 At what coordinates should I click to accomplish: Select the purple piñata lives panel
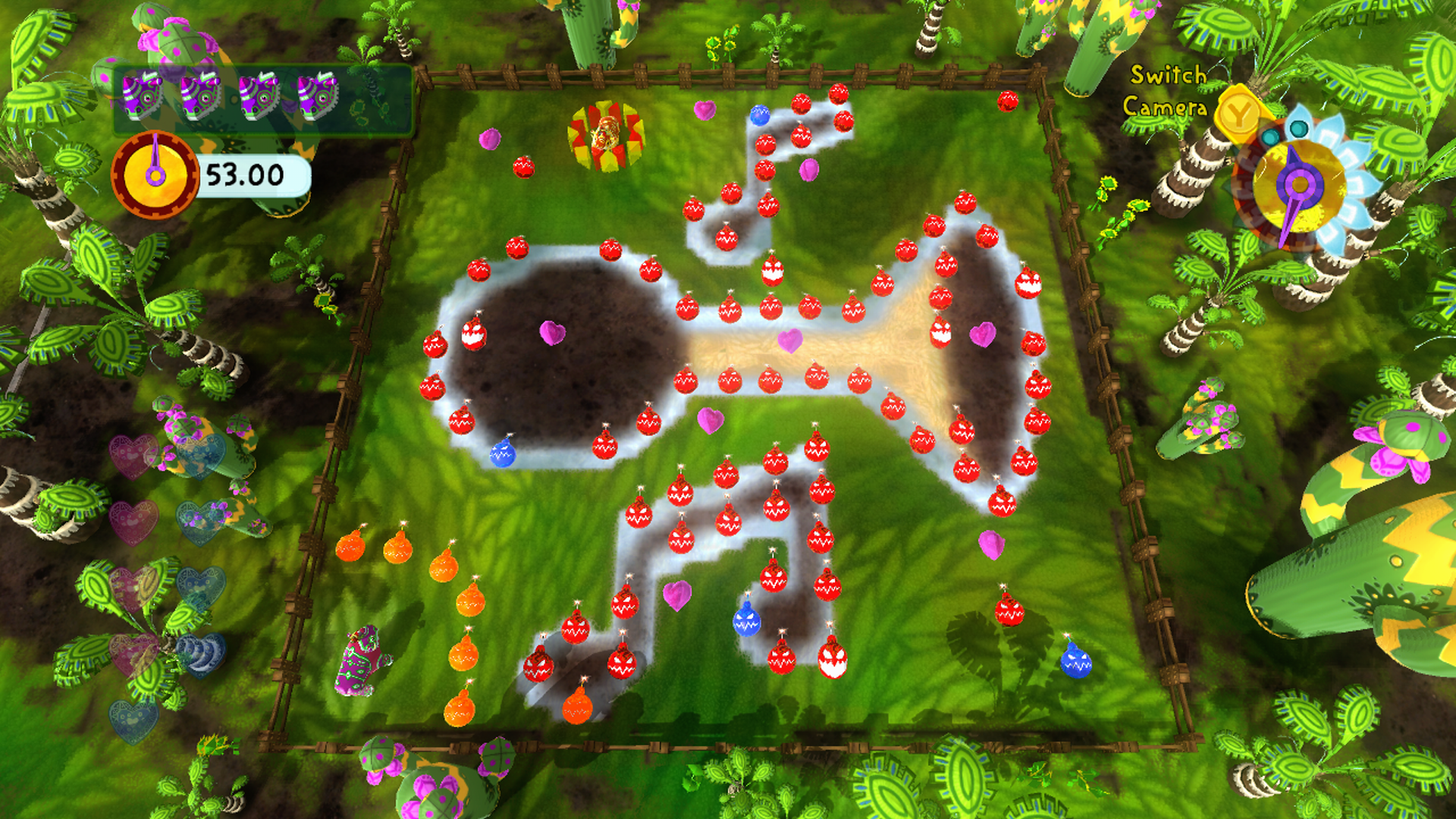[262, 99]
